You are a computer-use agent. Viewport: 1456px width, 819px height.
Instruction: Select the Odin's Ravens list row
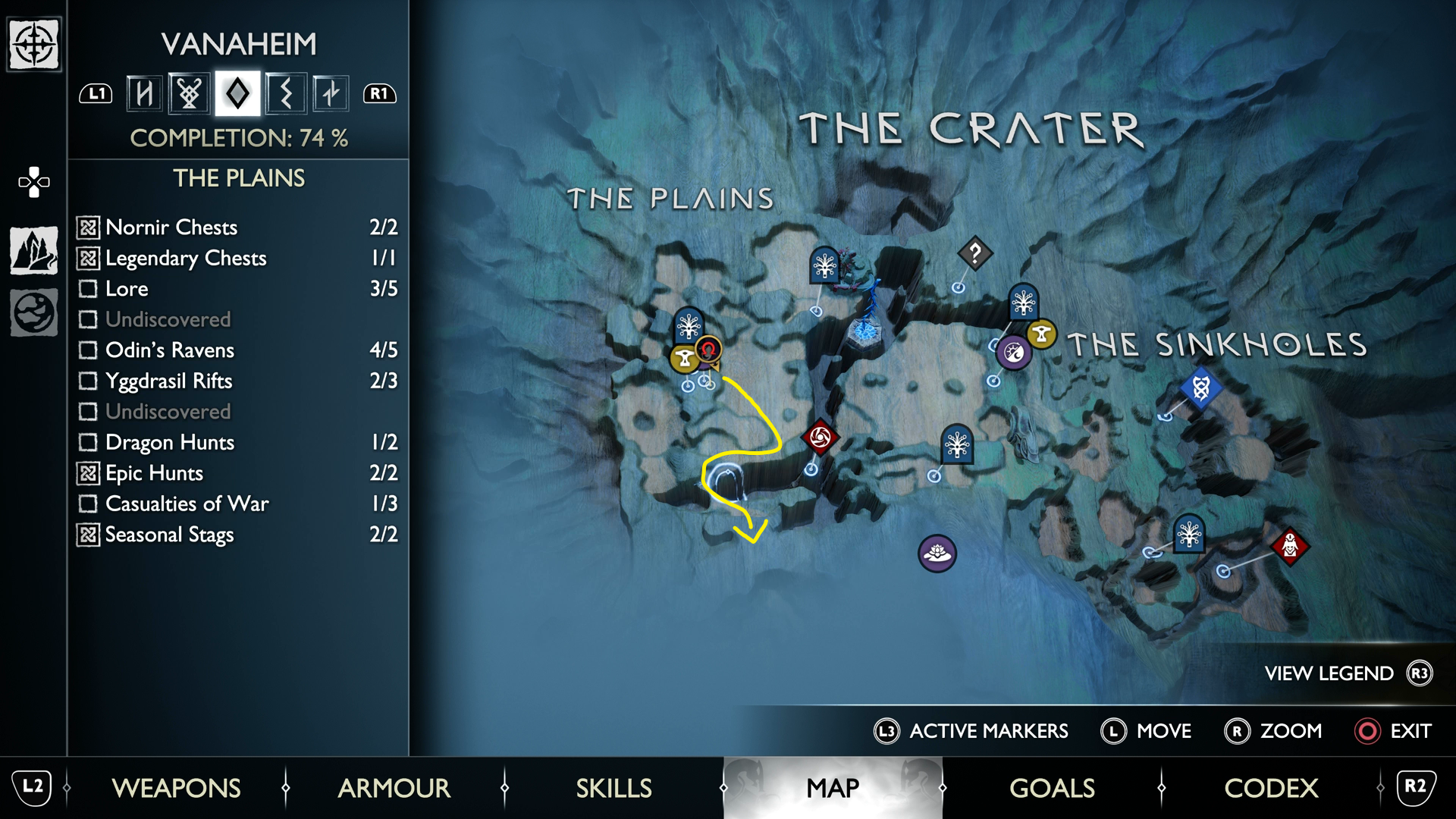[237, 350]
